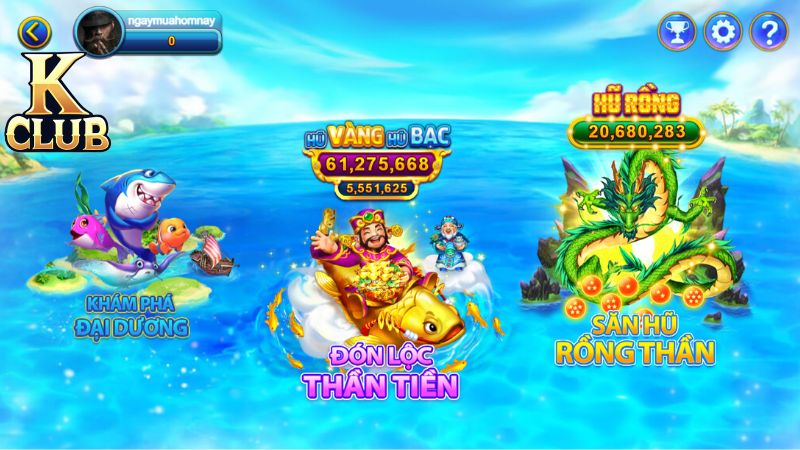Viewport: 800px width, 450px height.
Task: Go back using the yellow arrow button
Action: (34, 32)
